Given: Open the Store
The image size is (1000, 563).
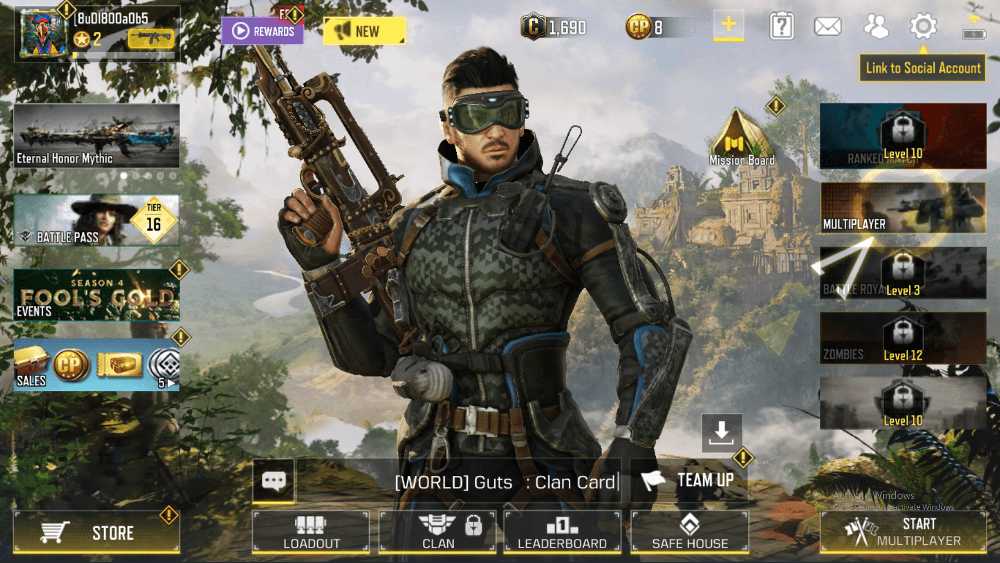Looking at the screenshot, I should coord(96,533).
